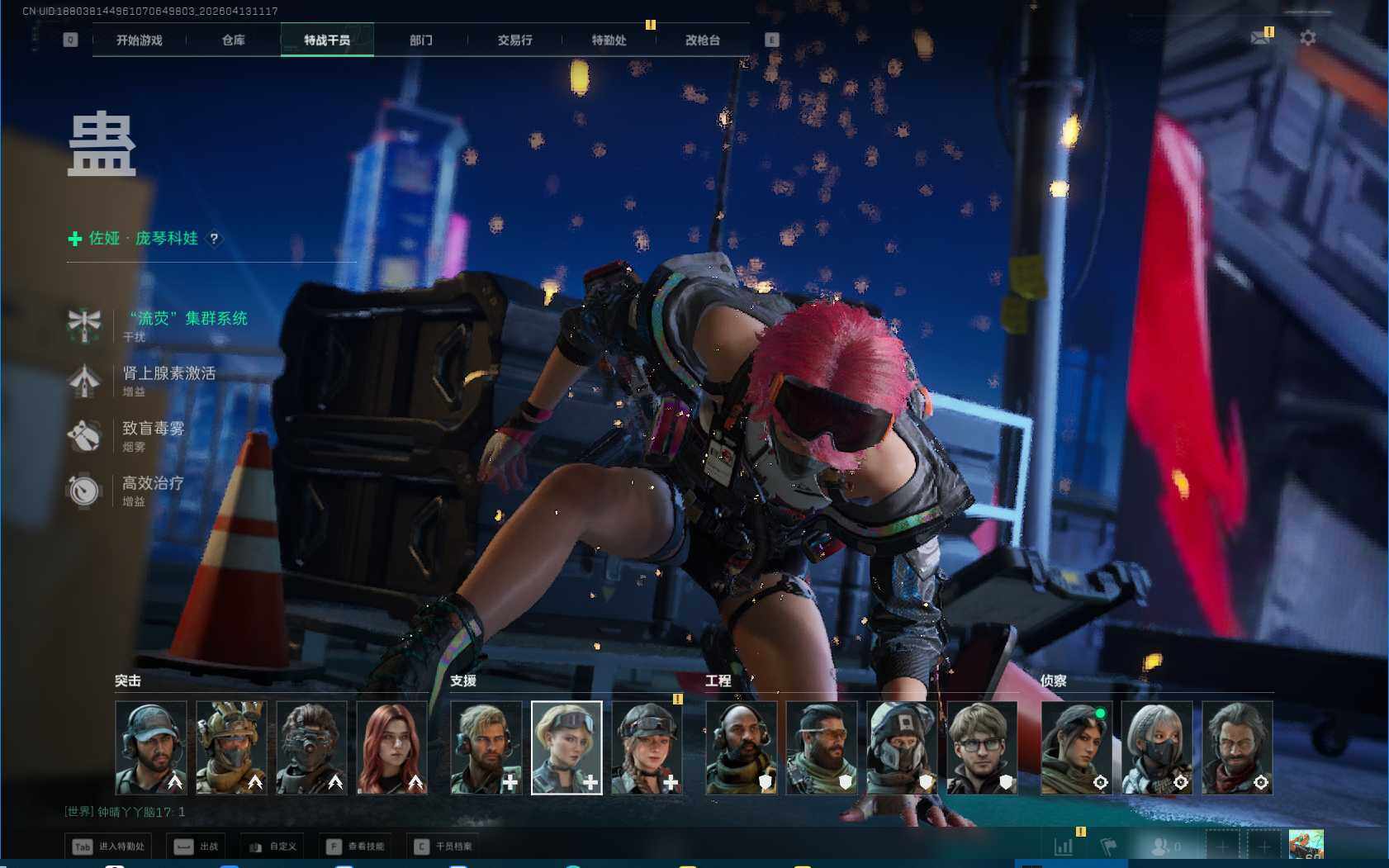1389x868 pixels.
Task: Open the 干员档案 operator file button
Action: (x=444, y=847)
